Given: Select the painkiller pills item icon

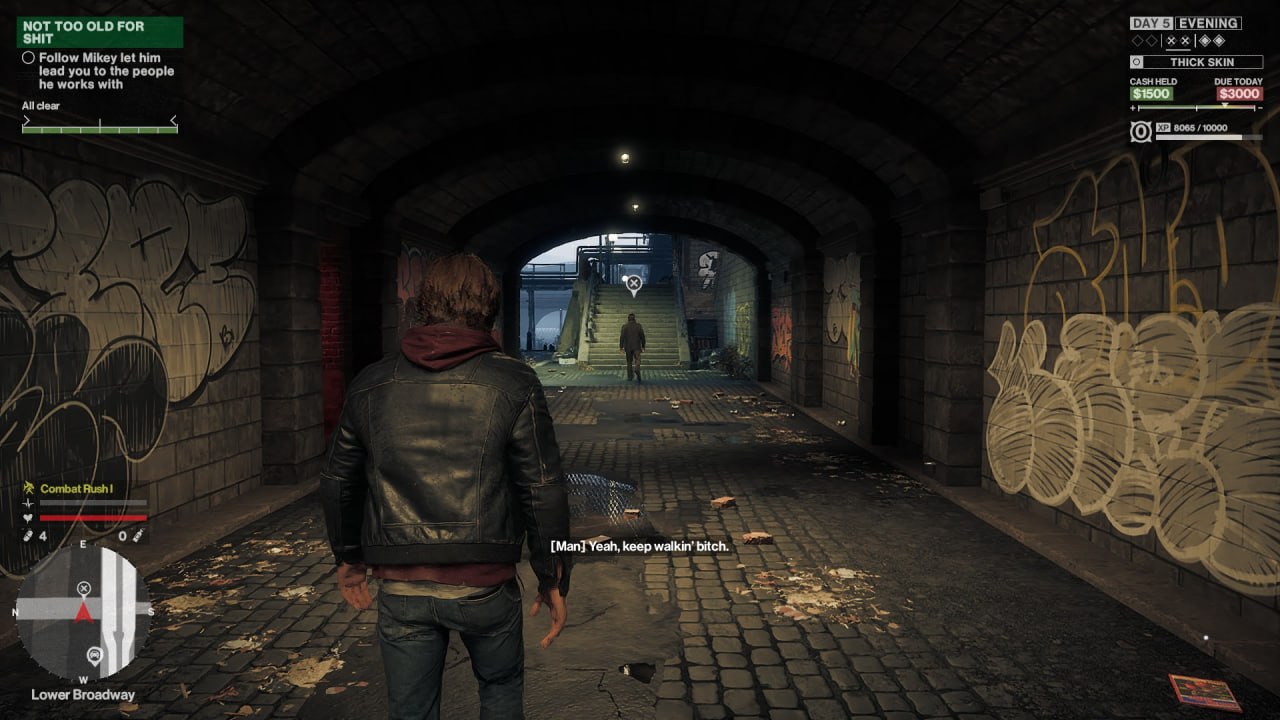Looking at the screenshot, I should [28, 536].
